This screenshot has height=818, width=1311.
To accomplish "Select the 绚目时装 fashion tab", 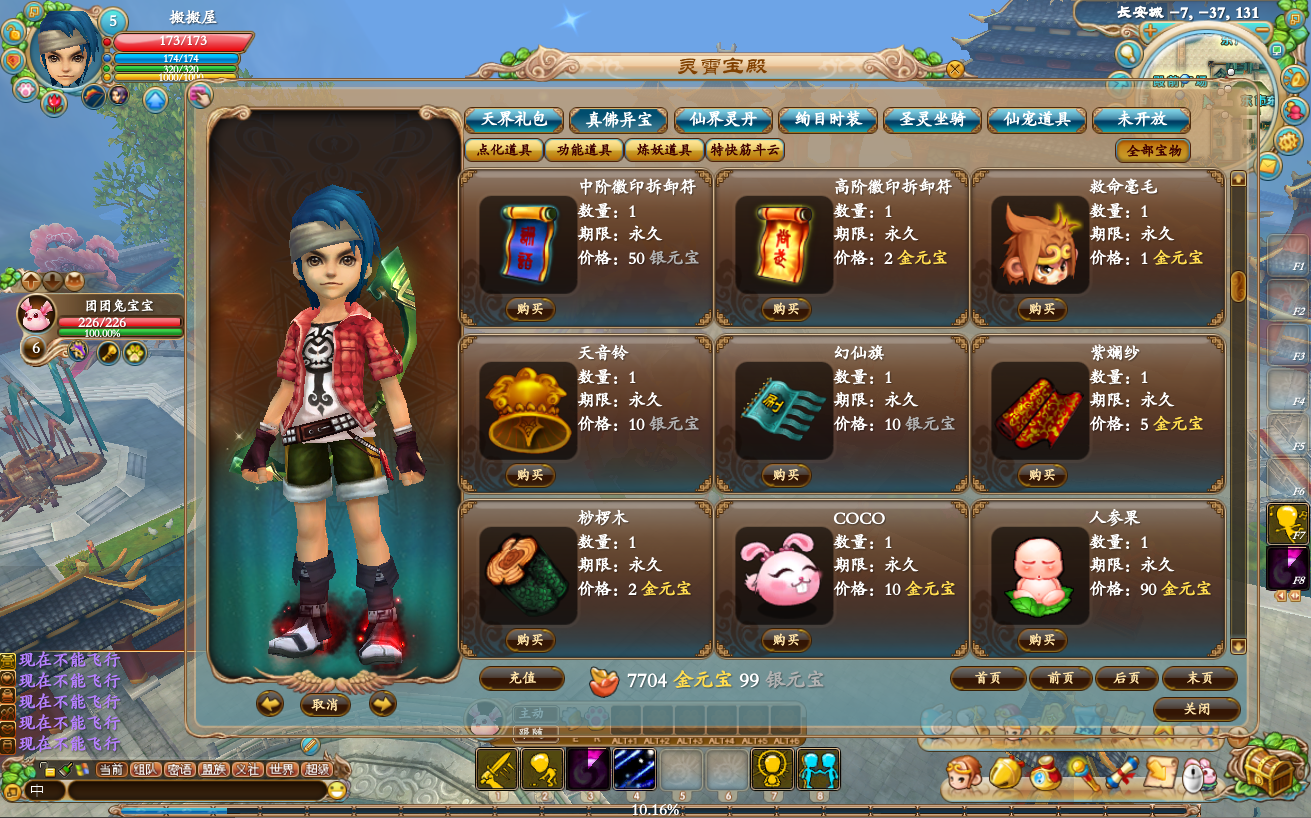I will click(x=828, y=120).
